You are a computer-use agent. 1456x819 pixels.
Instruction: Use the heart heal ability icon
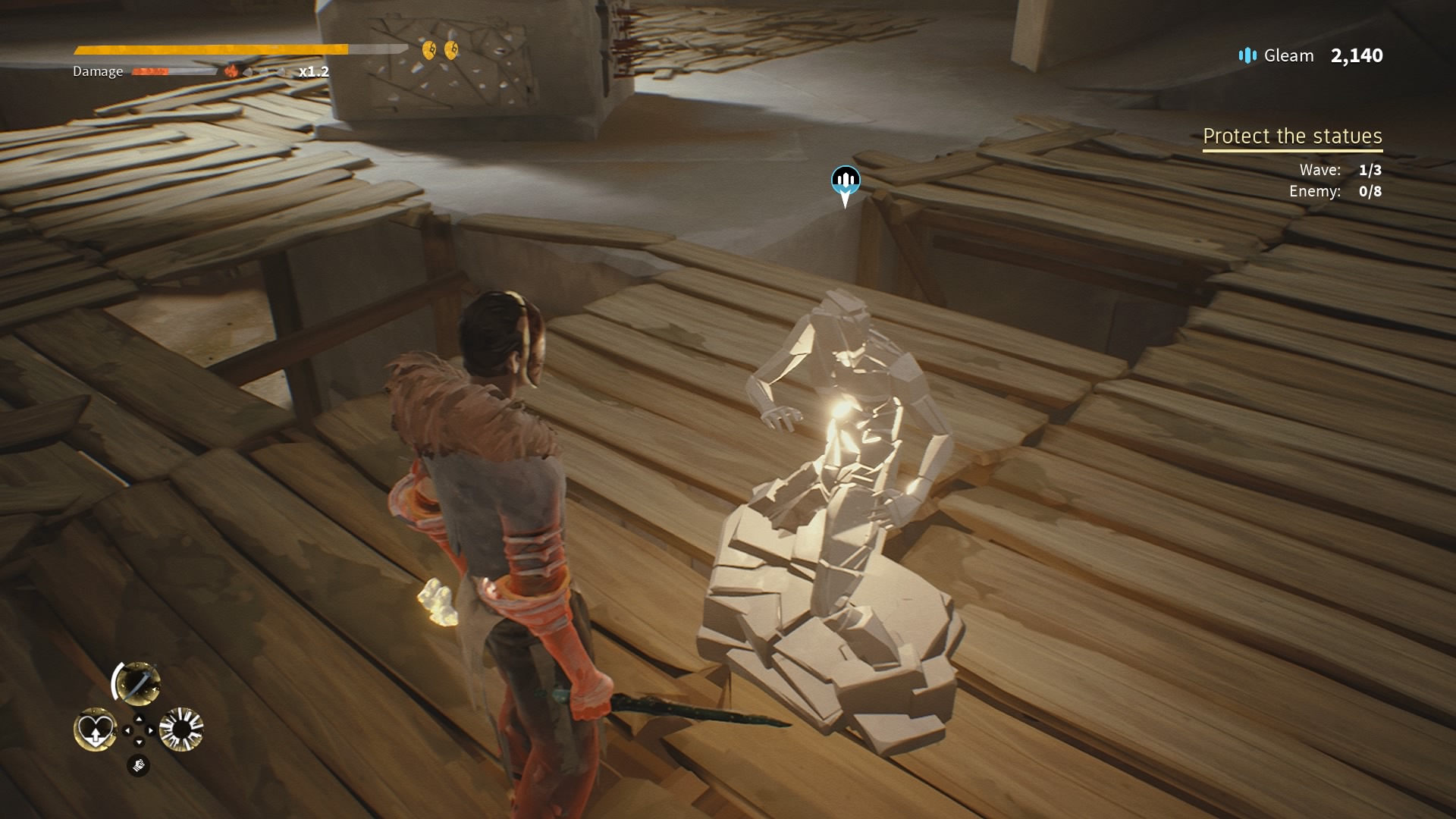[x=95, y=730]
